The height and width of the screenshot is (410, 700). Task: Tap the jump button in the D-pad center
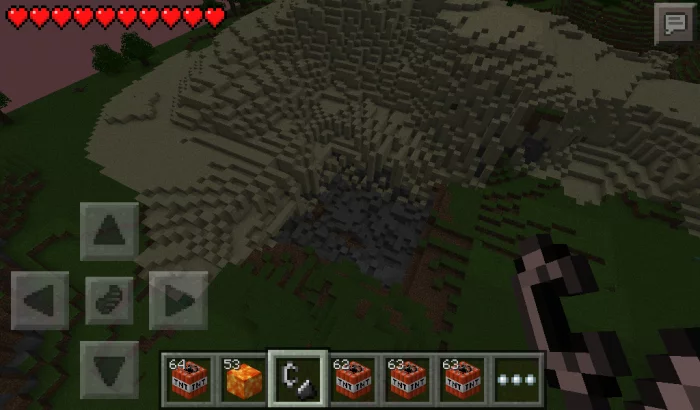click(x=109, y=300)
